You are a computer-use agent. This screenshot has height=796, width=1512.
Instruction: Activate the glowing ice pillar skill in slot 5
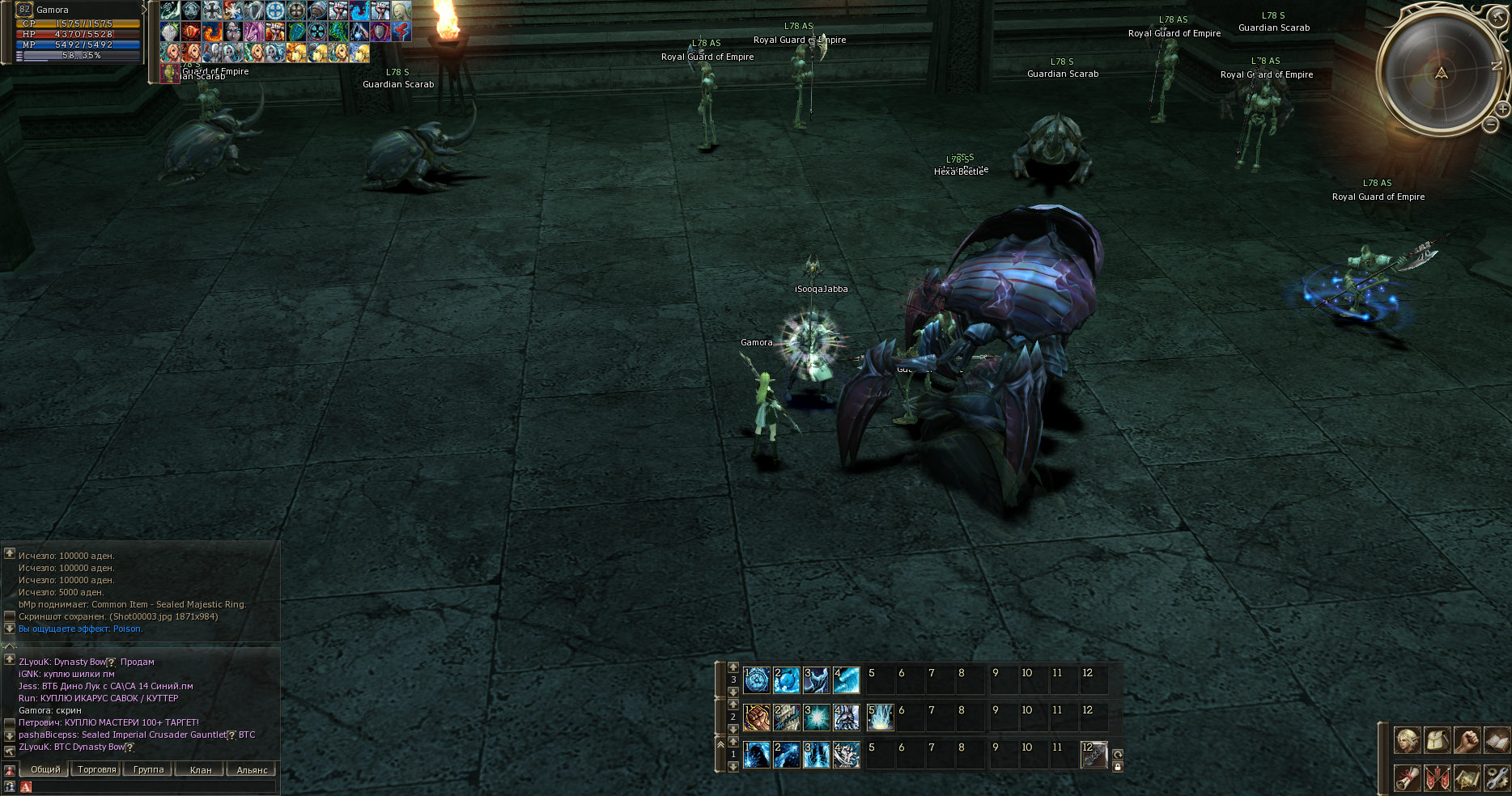click(880, 718)
